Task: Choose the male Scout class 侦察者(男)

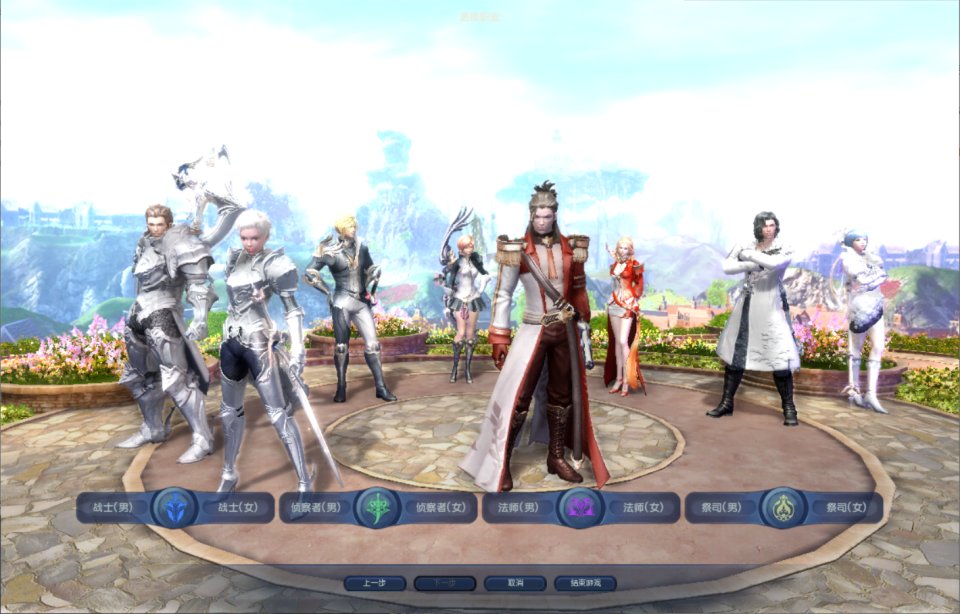Action: click(x=315, y=508)
